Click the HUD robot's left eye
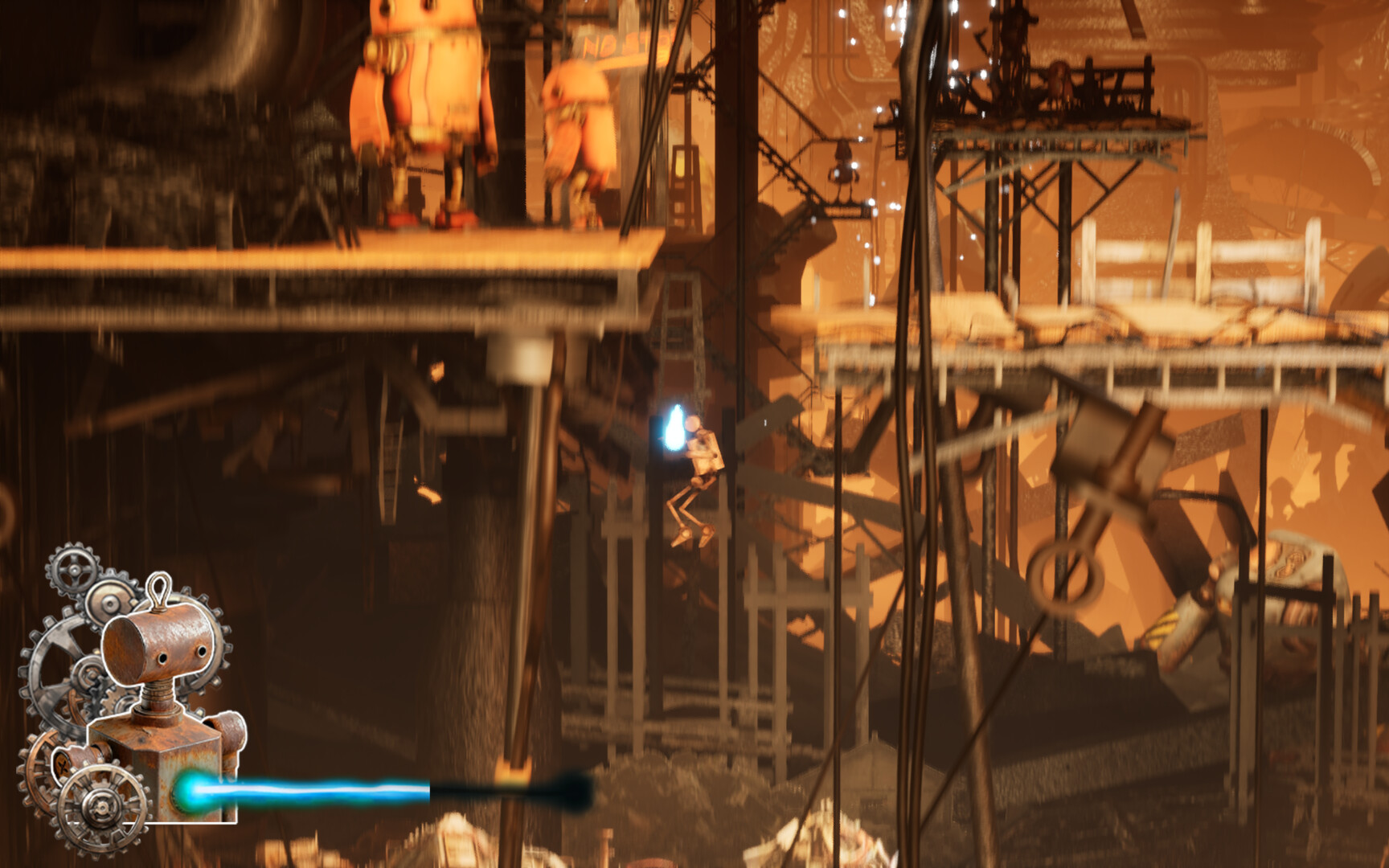The width and height of the screenshot is (1389, 868). (162, 657)
